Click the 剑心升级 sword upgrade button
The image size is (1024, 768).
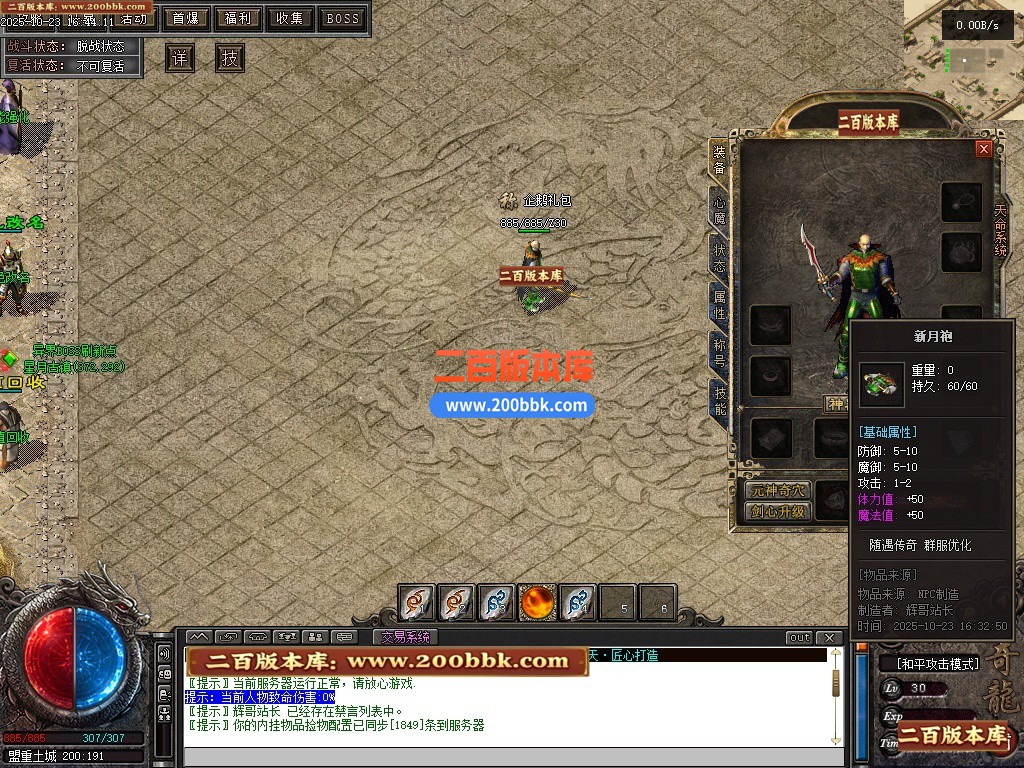click(x=778, y=511)
